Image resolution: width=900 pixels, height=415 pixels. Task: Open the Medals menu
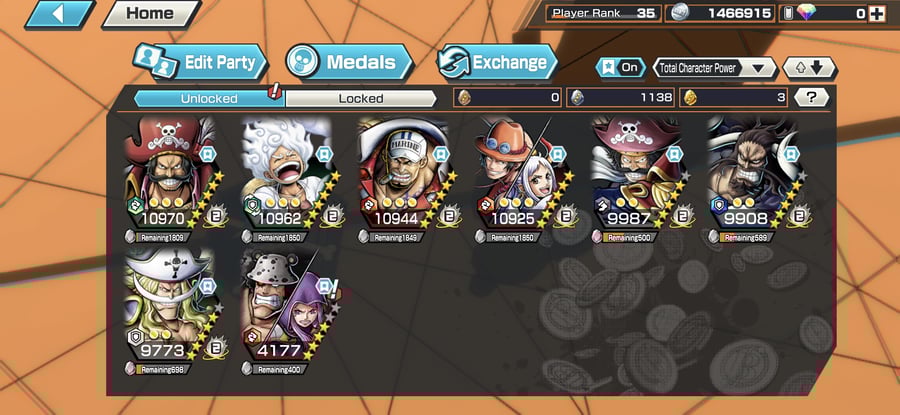[x=348, y=62]
